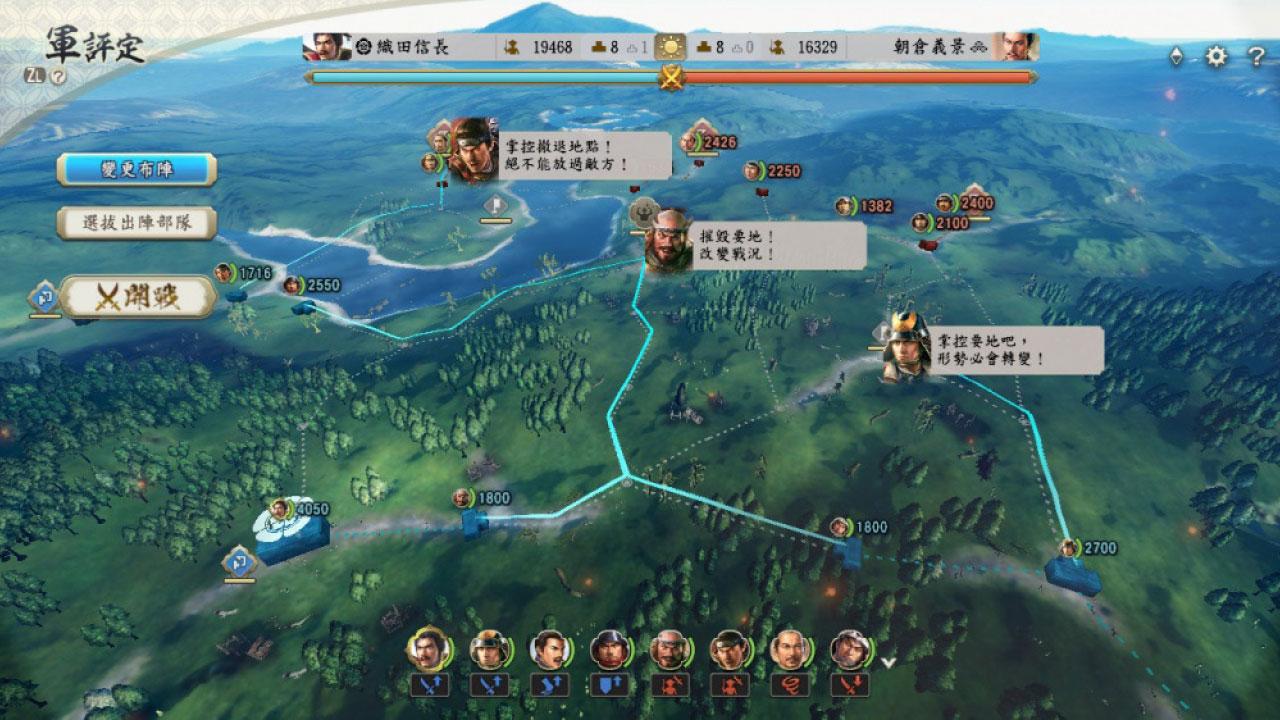Click the blue shield tactic icon

click(x=608, y=685)
